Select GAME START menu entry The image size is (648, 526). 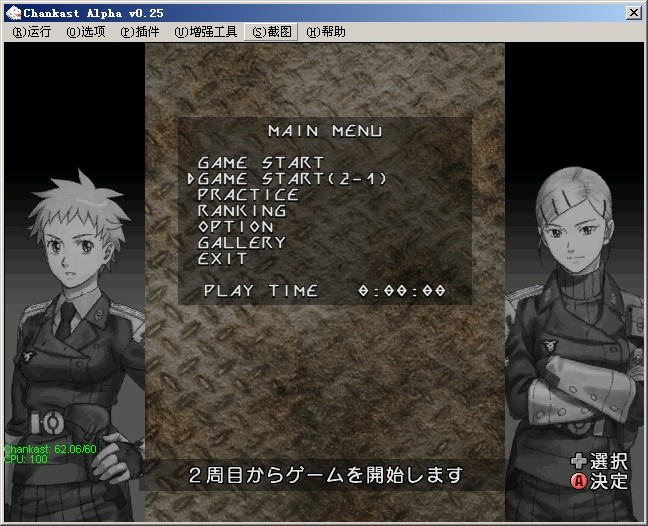click(x=260, y=162)
